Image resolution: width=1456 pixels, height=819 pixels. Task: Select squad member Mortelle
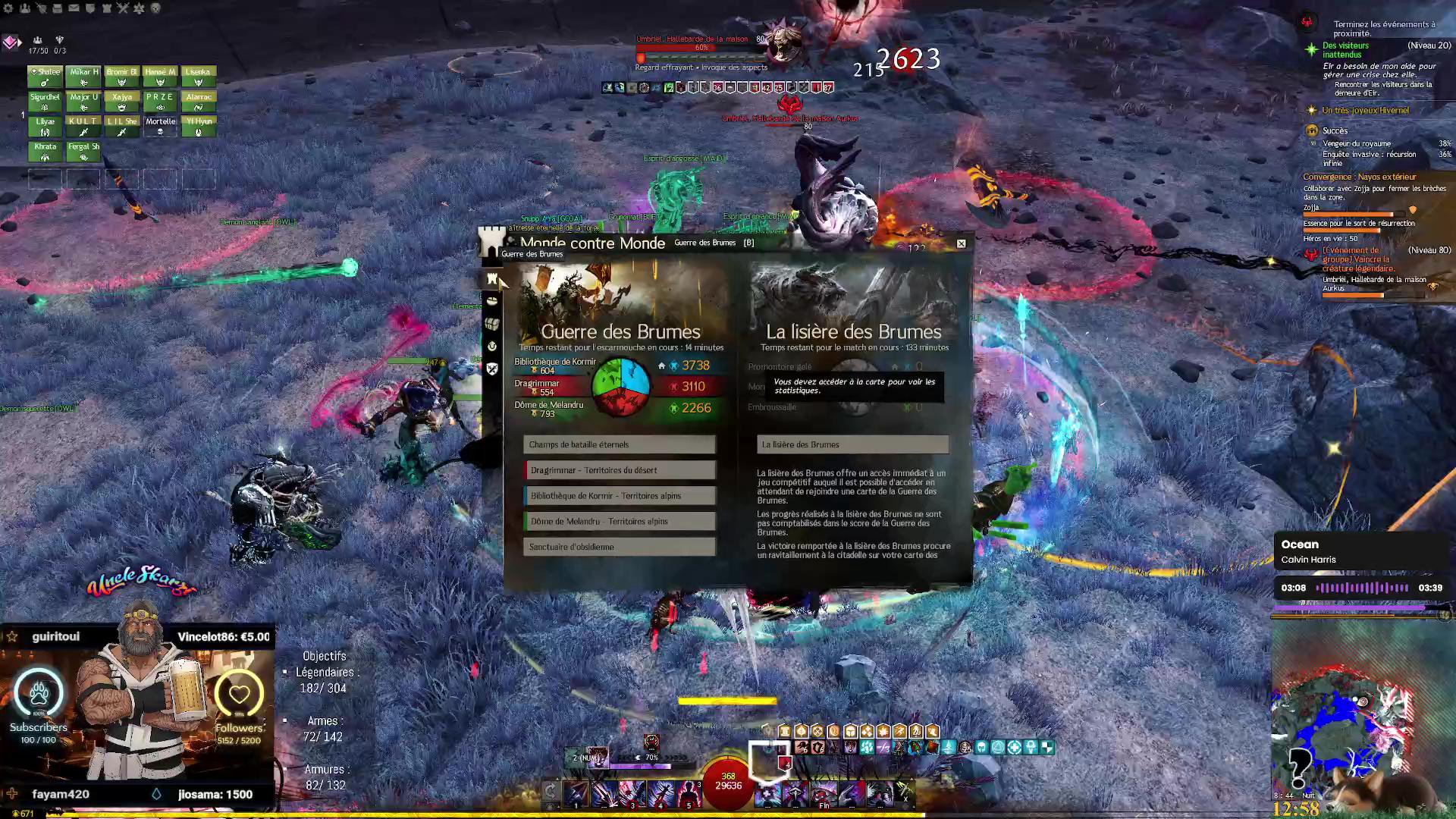(160, 126)
